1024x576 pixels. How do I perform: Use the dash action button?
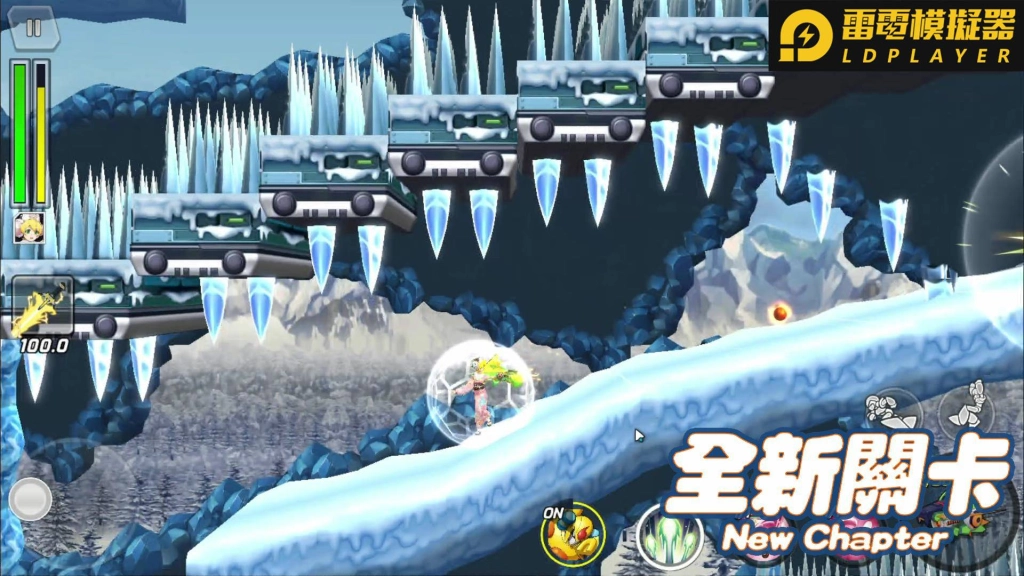[x=893, y=411]
